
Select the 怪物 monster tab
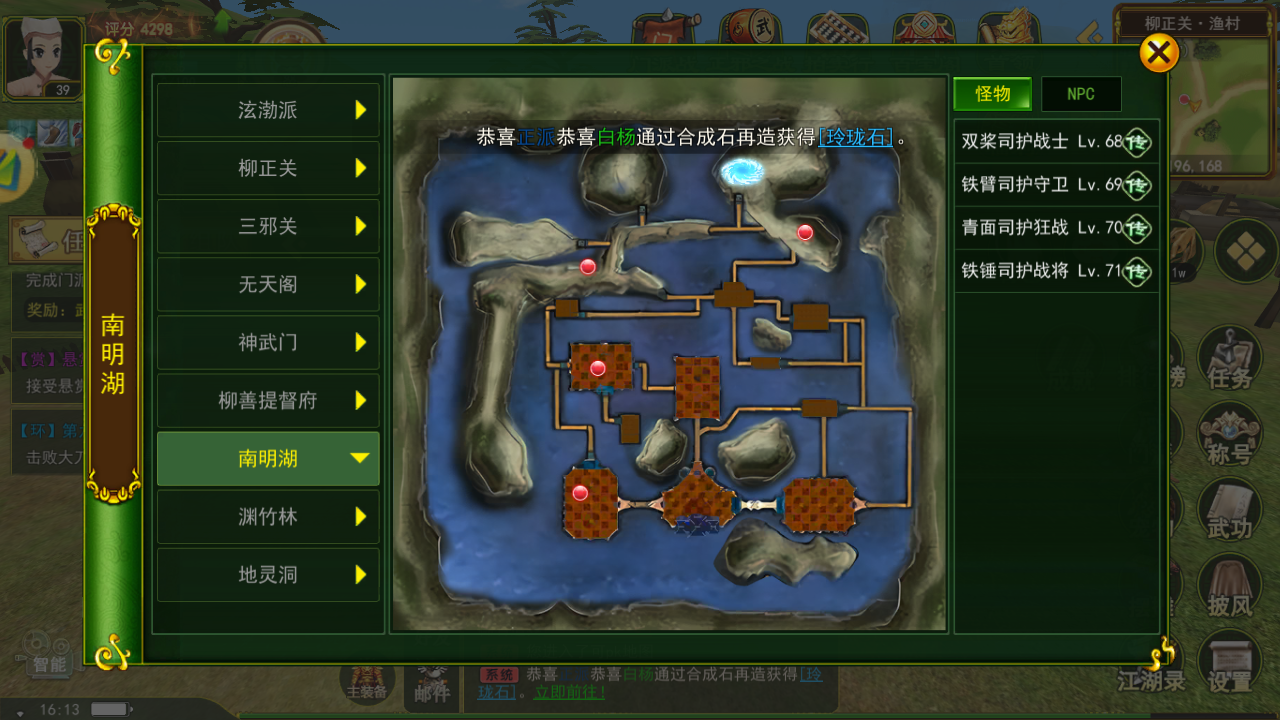click(x=991, y=94)
